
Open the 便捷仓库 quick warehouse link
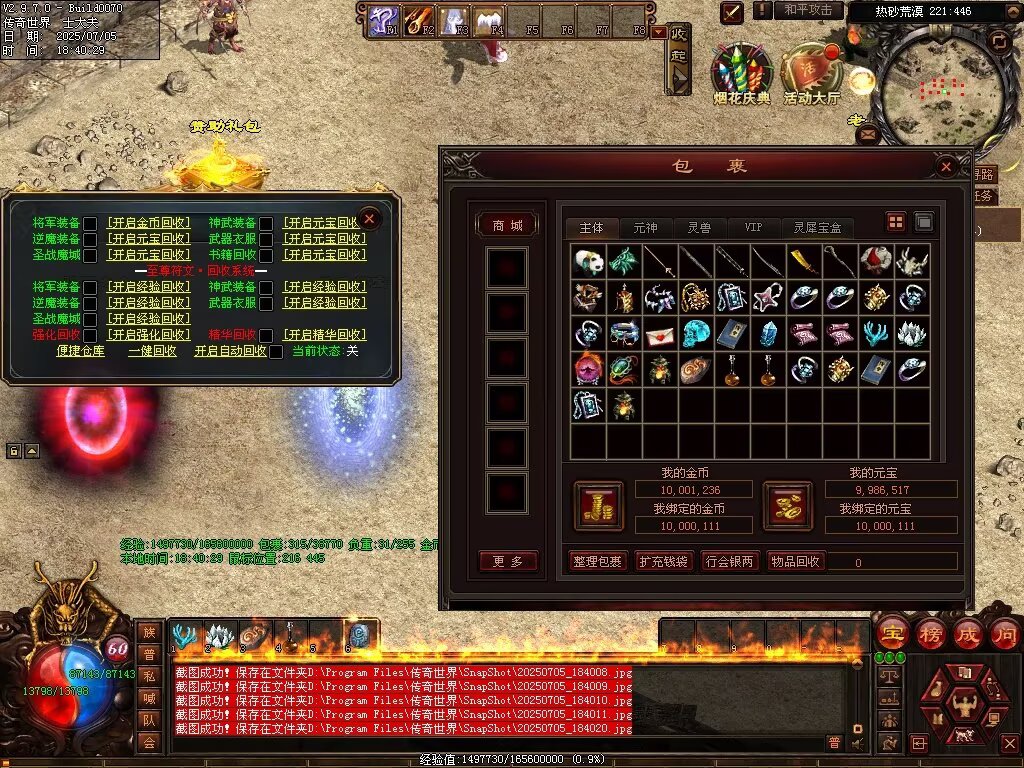82,351
